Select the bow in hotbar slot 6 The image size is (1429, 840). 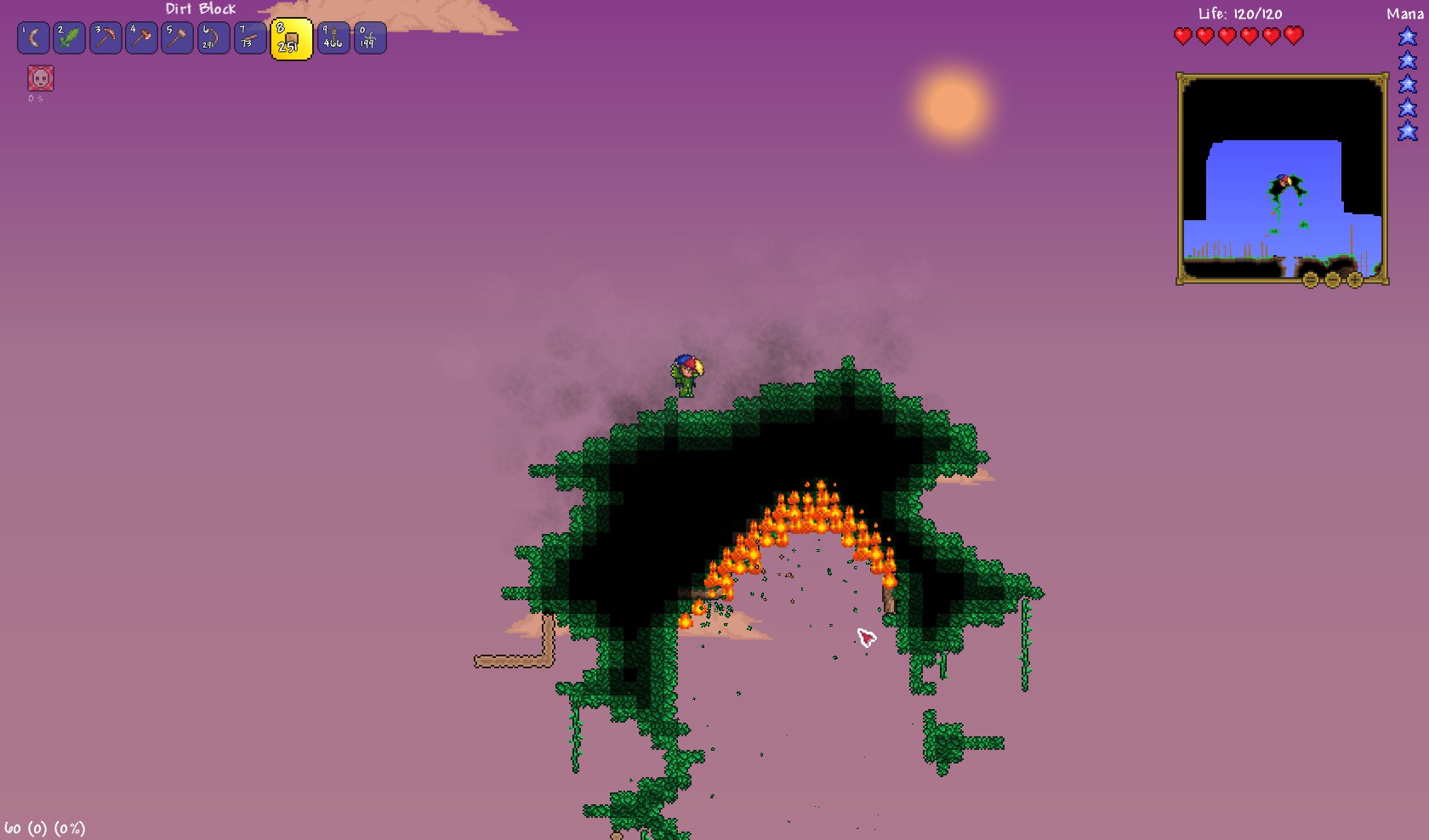click(x=213, y=37)
